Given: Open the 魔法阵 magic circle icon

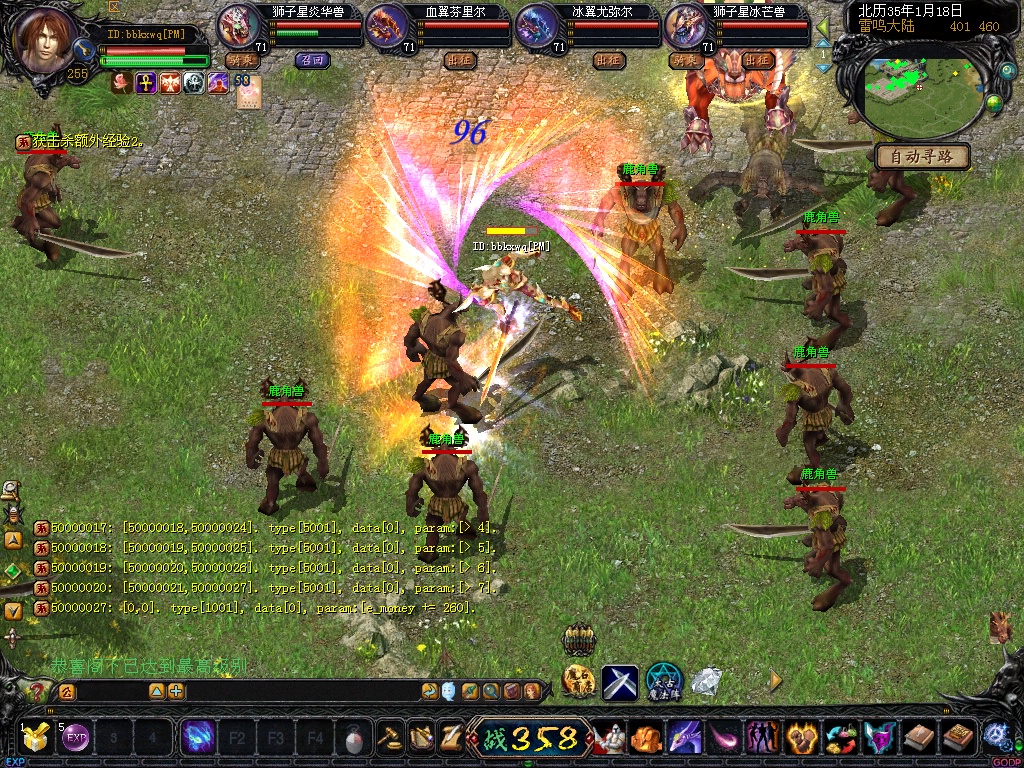Looking at the screenshot, I should click(x=663, y=682).
